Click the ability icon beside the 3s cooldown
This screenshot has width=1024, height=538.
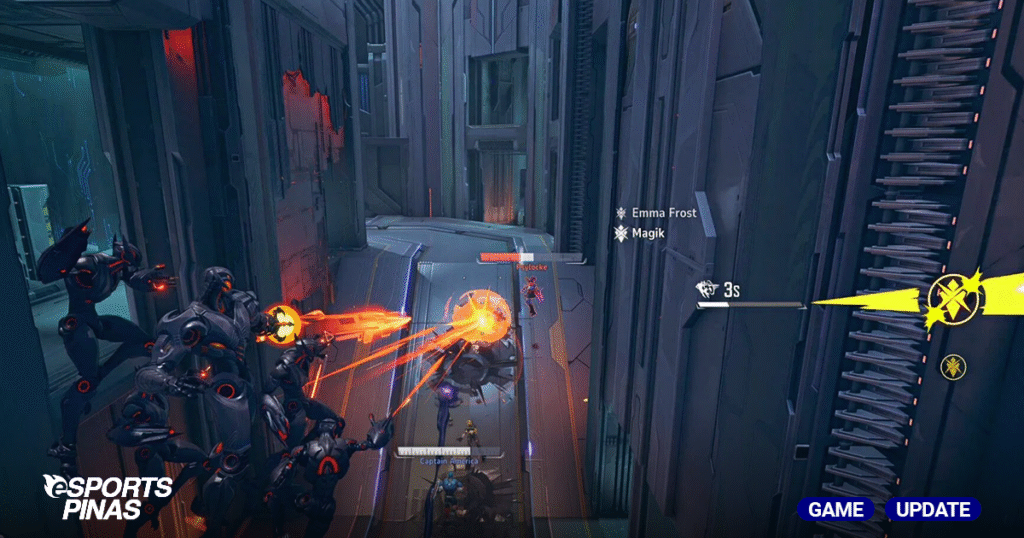pyautogui.click(x=707, y=289)
